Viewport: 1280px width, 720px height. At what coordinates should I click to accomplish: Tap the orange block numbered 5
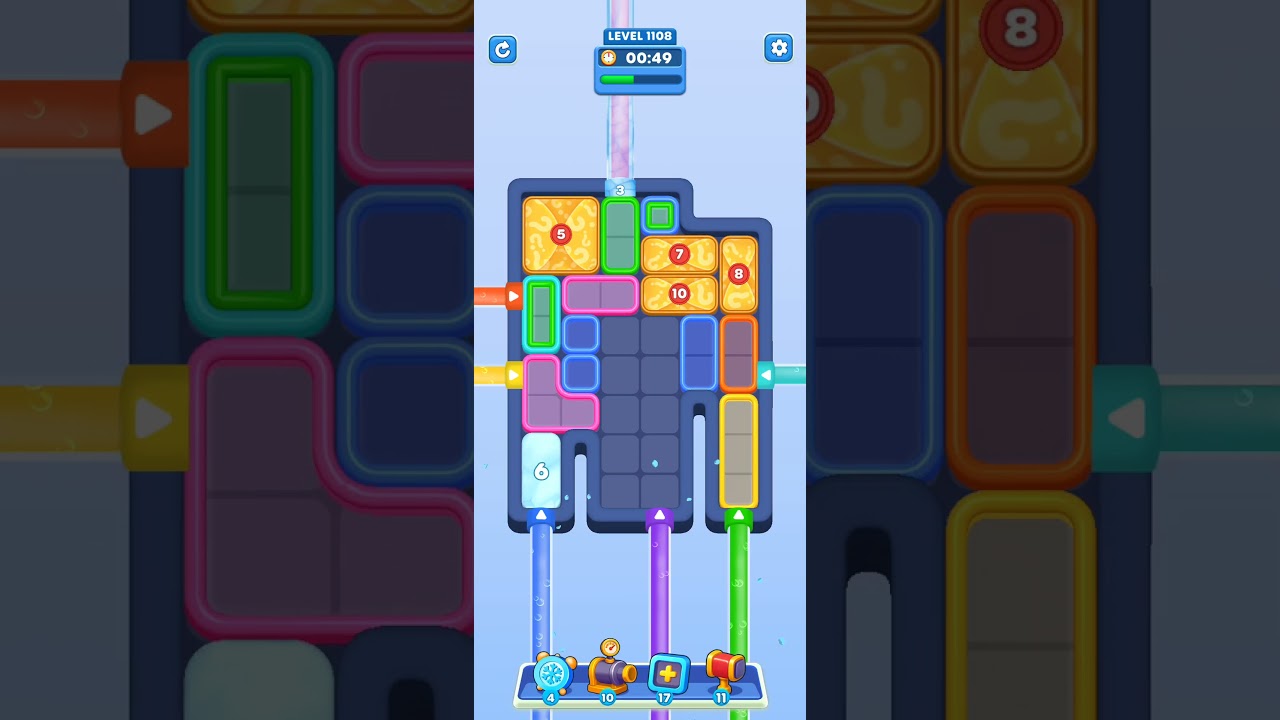click(560, 234)
